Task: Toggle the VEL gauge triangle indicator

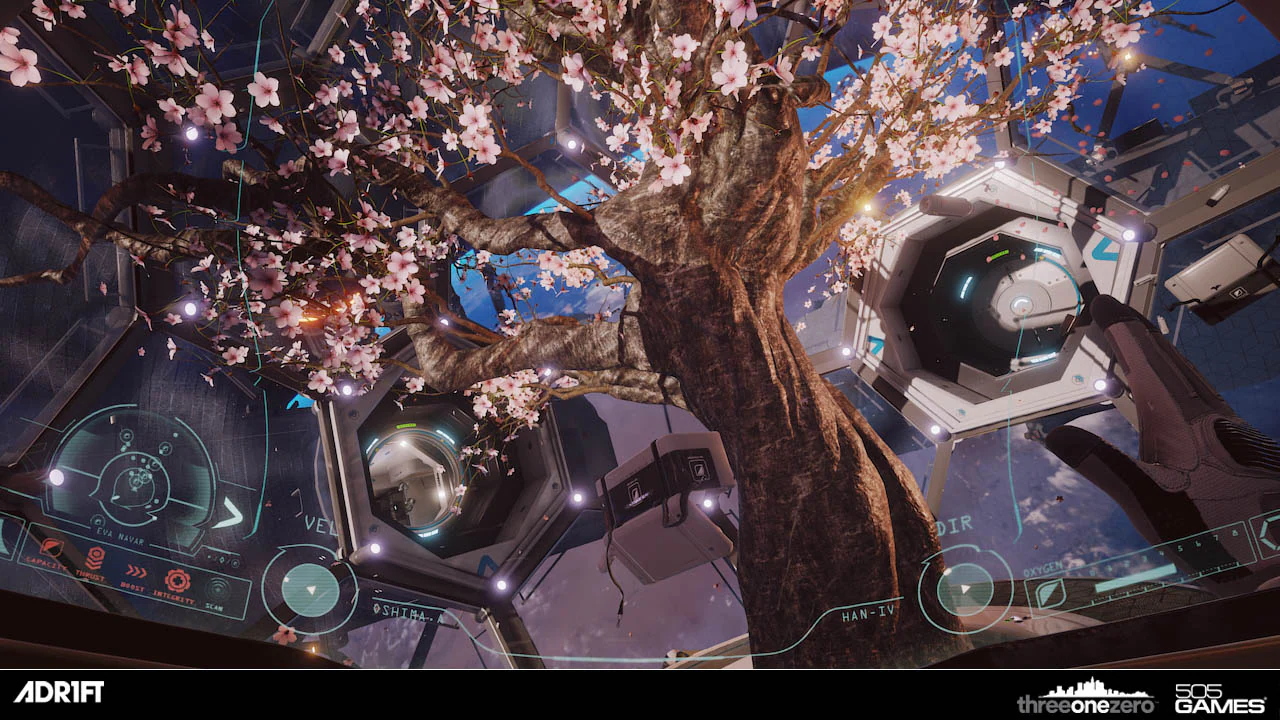Action: pos(311,587)
